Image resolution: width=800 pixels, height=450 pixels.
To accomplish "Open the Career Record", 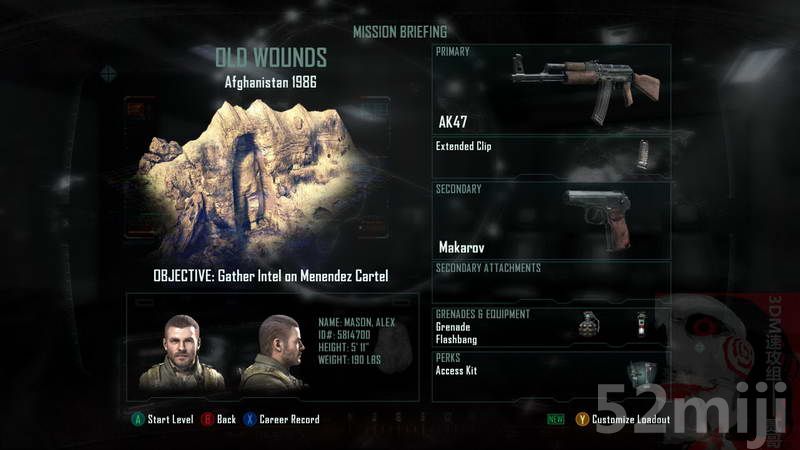I will coord(282,419).
